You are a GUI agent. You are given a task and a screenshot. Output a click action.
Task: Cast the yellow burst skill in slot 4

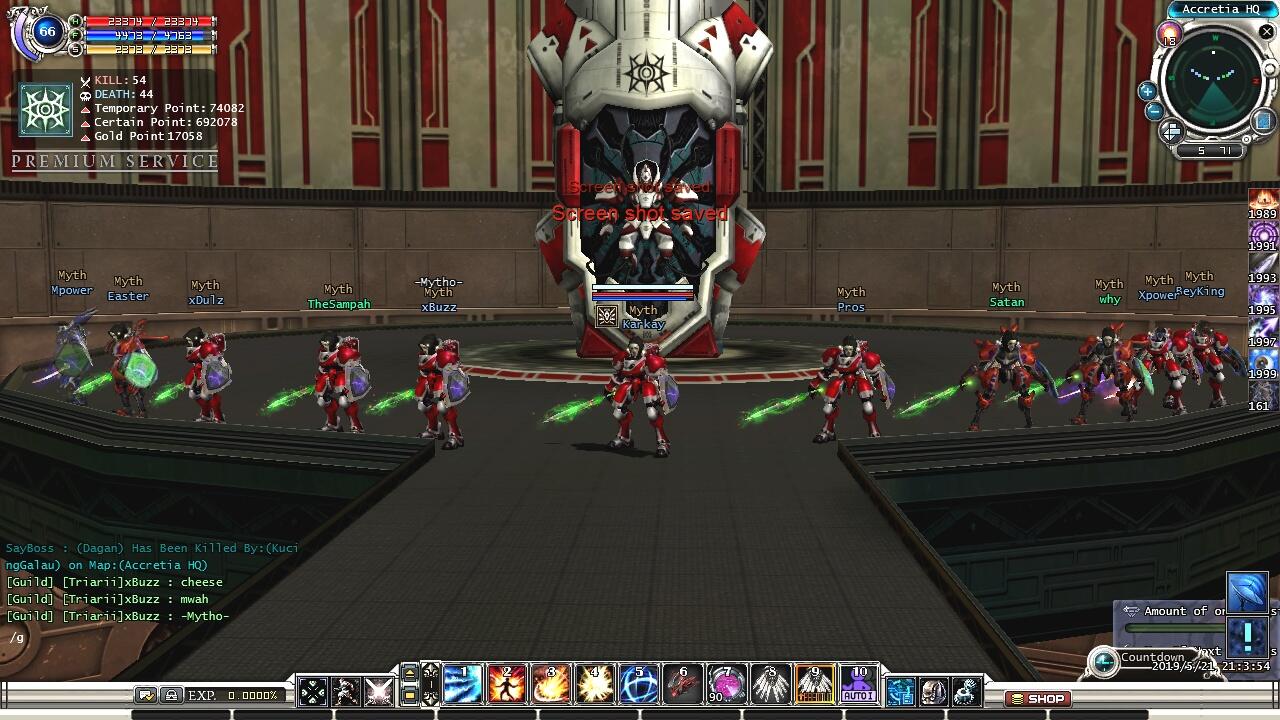(x=595, y=685)
